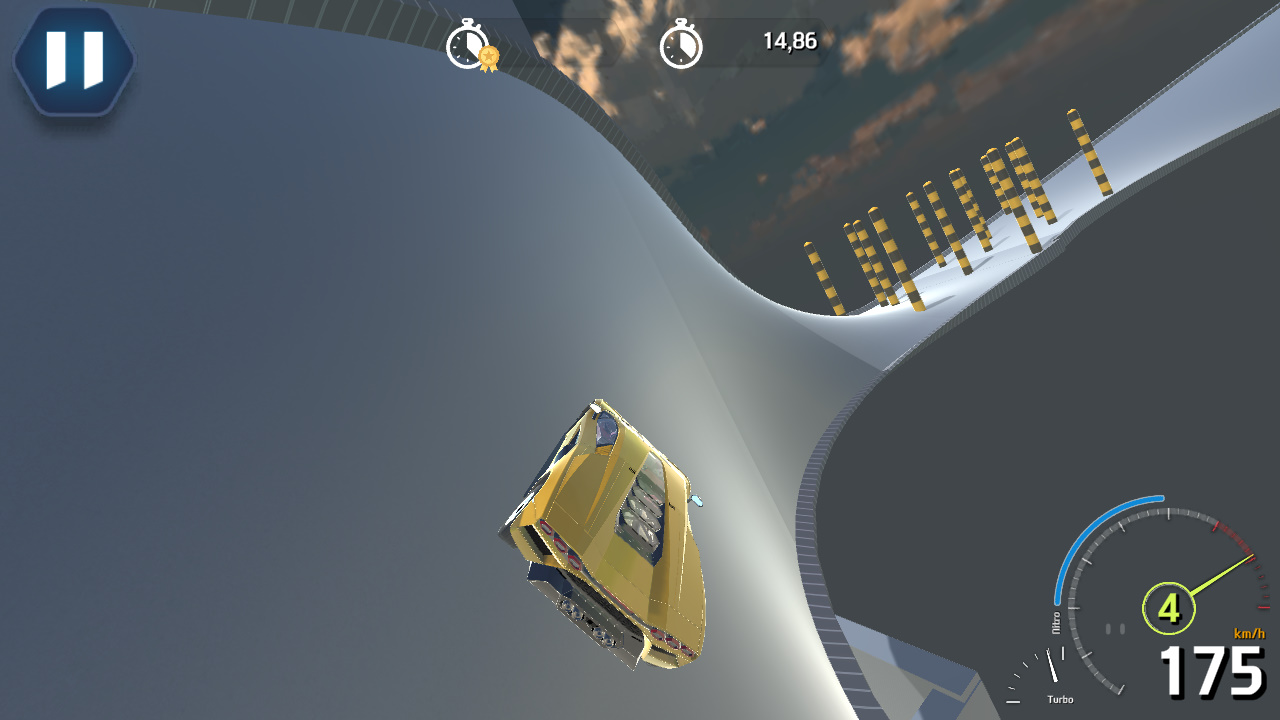Click the Turbo label under the small gauge
Image resolution: width=1280 pixels, height=720 pixels.
pos(1063,700)
